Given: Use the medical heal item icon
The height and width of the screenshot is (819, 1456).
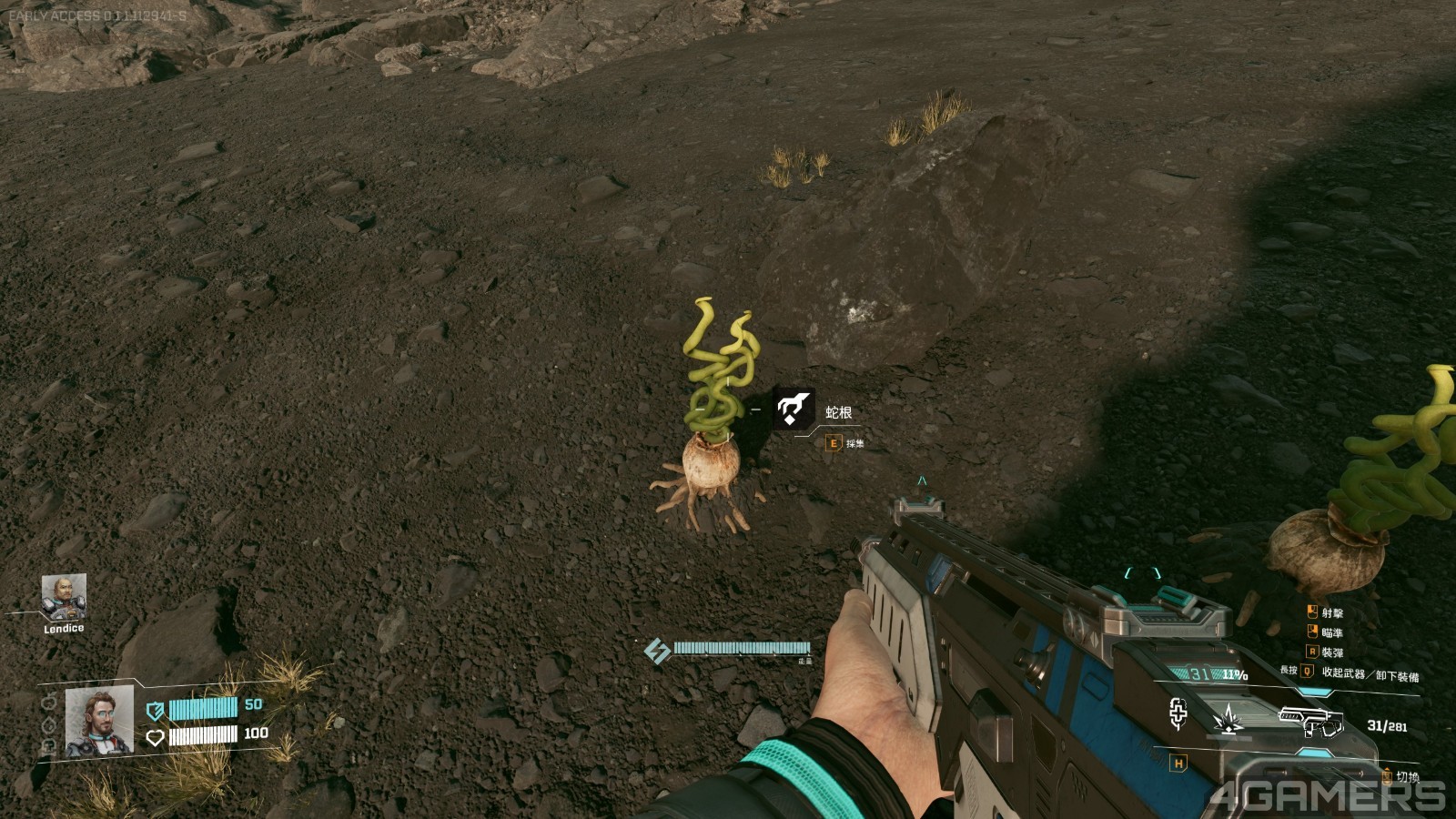Looking at the screenshot, I should (x=1178, y=714).
